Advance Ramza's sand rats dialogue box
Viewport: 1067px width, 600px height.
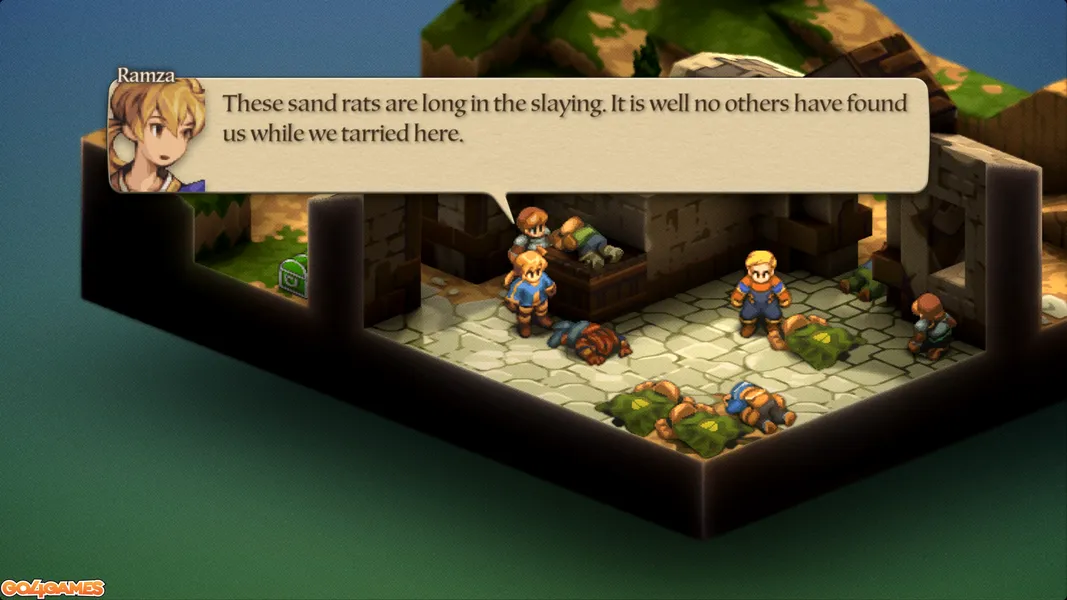pos(565,135)
